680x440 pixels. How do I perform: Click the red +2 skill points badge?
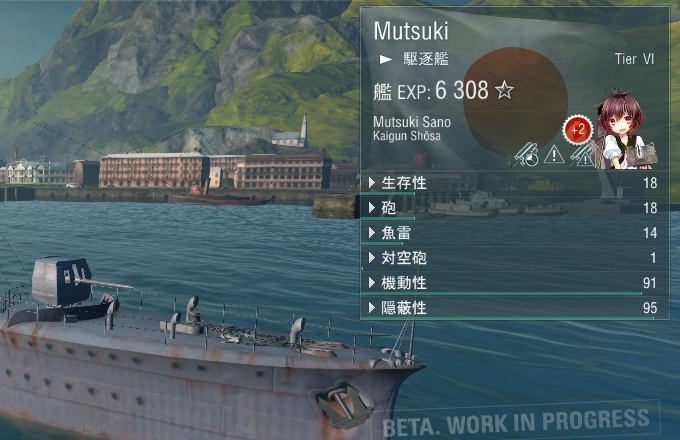[x=577, y=129]
